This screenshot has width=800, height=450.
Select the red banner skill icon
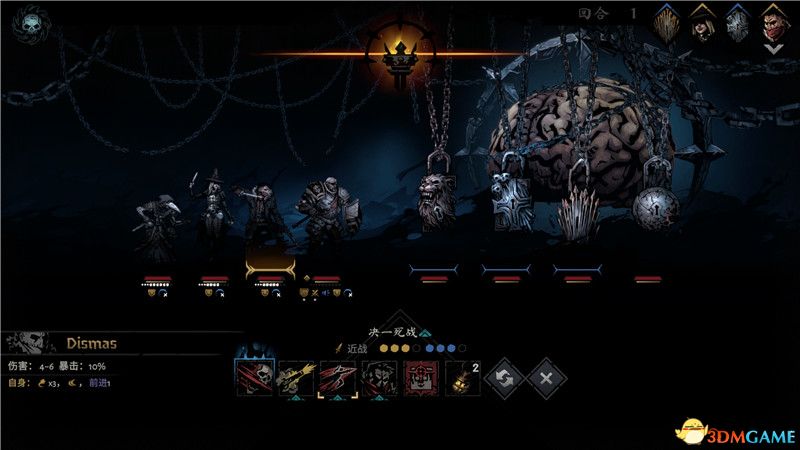point(421,379)
